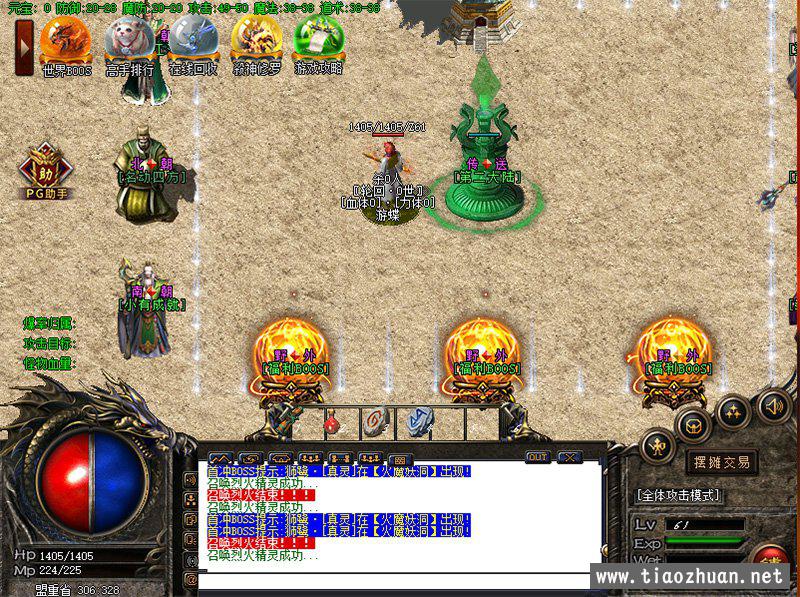800x597 pixels.
Task: Open the 世界BOSS orb menu
Action: (66, 40)
